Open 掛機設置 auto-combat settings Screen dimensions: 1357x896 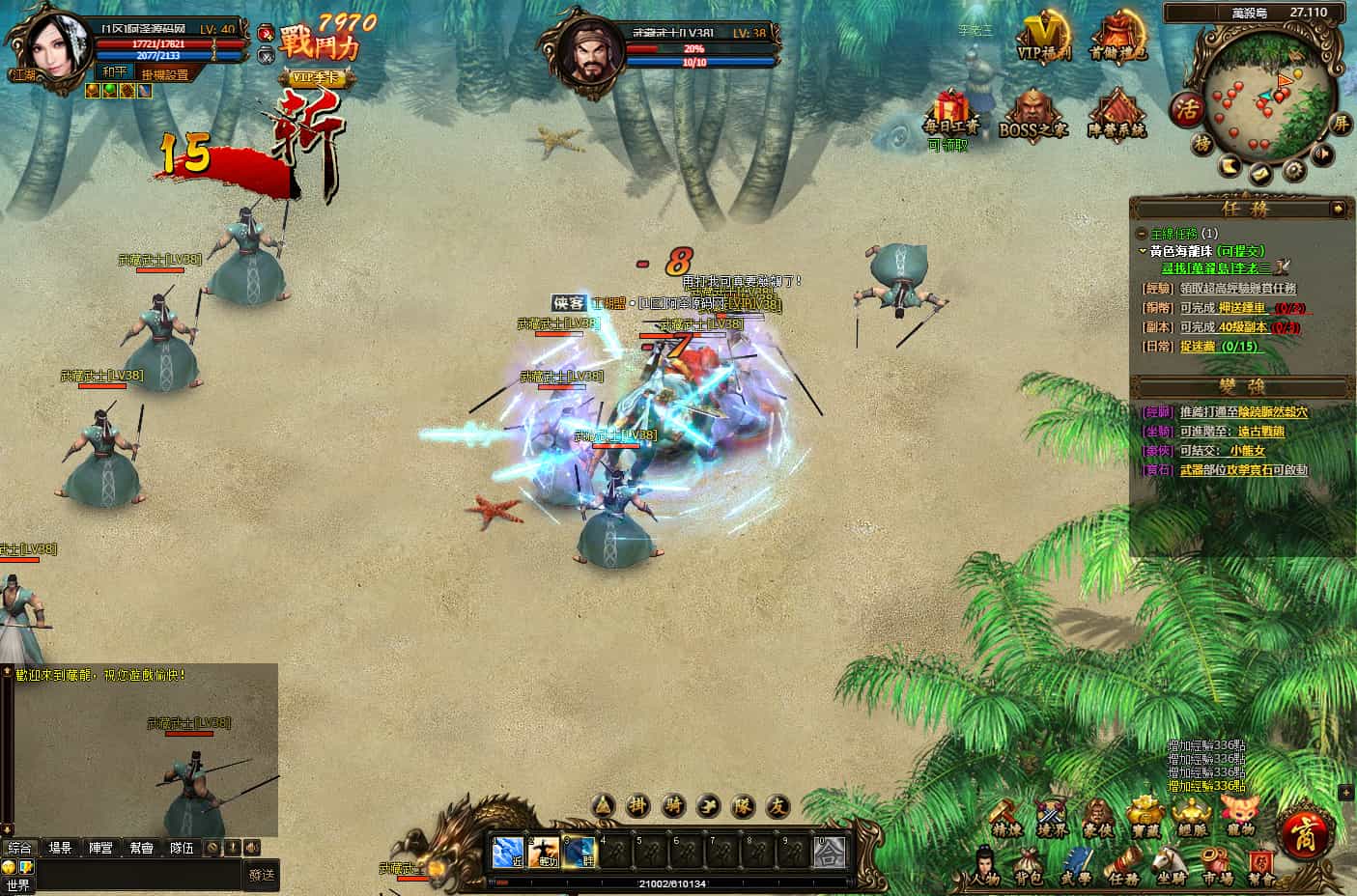tap(165, 74)
